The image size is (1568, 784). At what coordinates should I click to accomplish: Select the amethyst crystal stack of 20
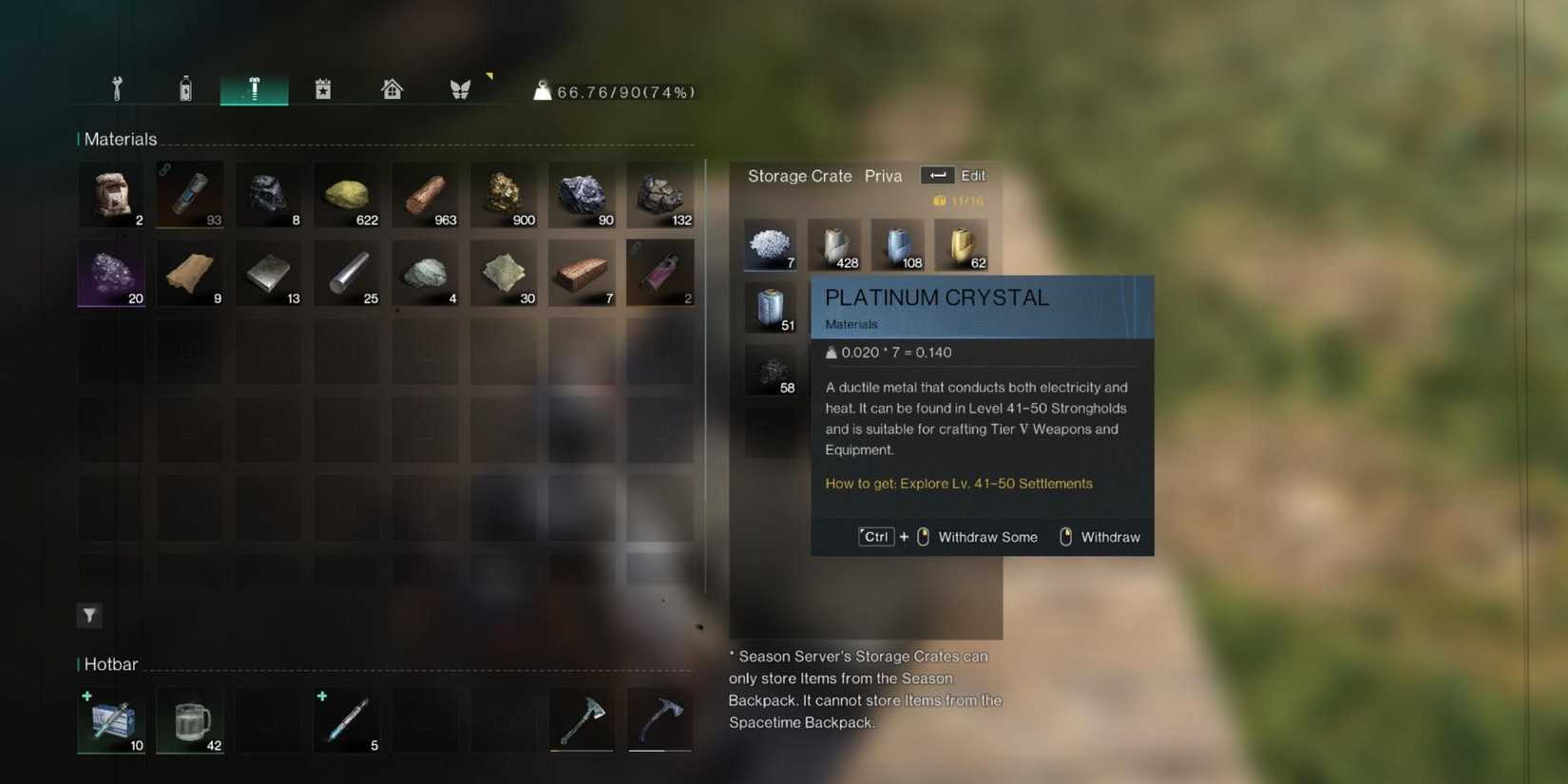111,274
